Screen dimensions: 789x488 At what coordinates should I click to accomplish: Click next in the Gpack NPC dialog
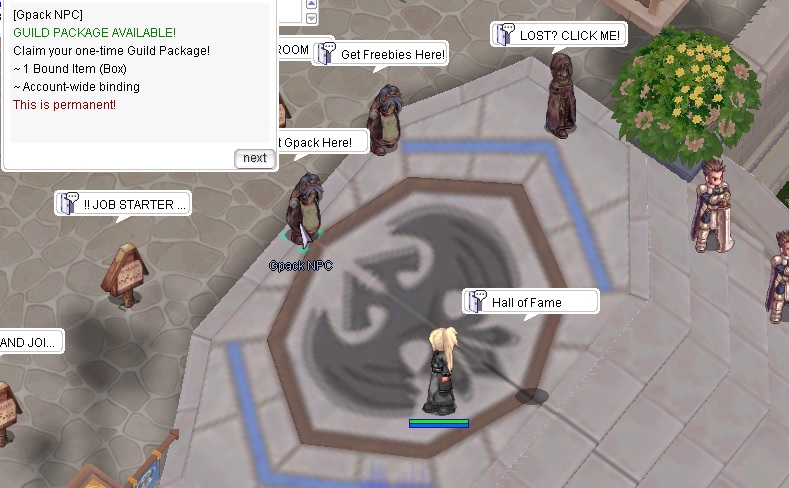click(x=255, y=158)
